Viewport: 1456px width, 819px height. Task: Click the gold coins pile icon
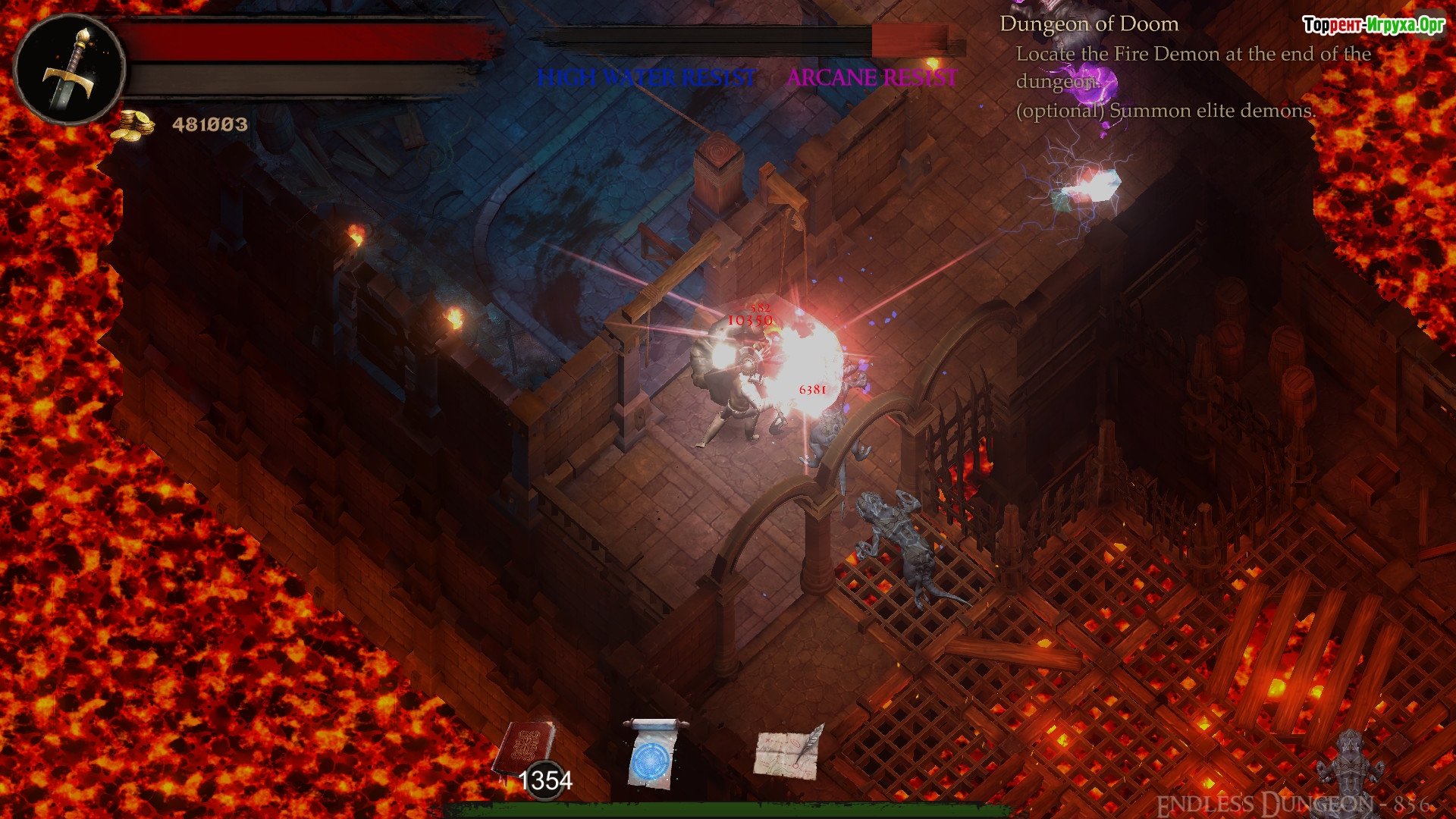pos(132,124)
